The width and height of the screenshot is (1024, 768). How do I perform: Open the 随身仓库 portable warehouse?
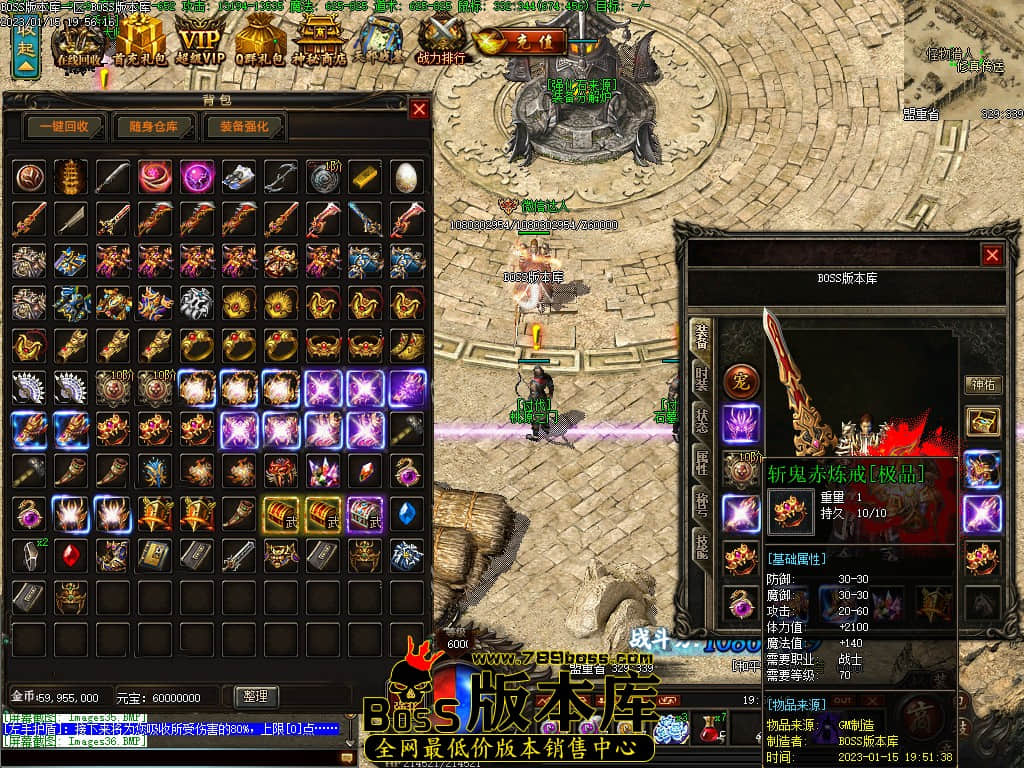click(153, 127)
